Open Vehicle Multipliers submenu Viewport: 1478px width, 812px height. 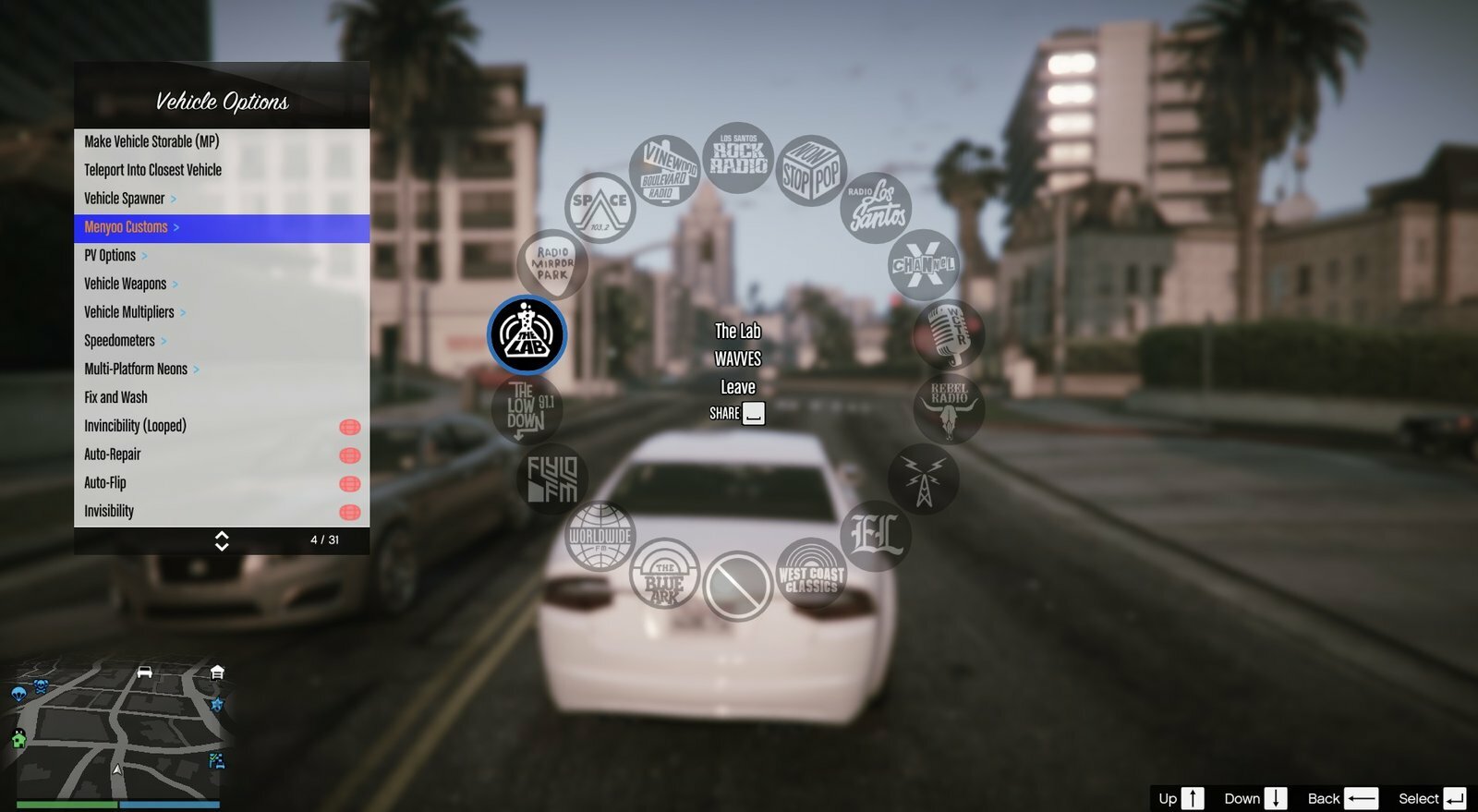(x=129, y=312)
